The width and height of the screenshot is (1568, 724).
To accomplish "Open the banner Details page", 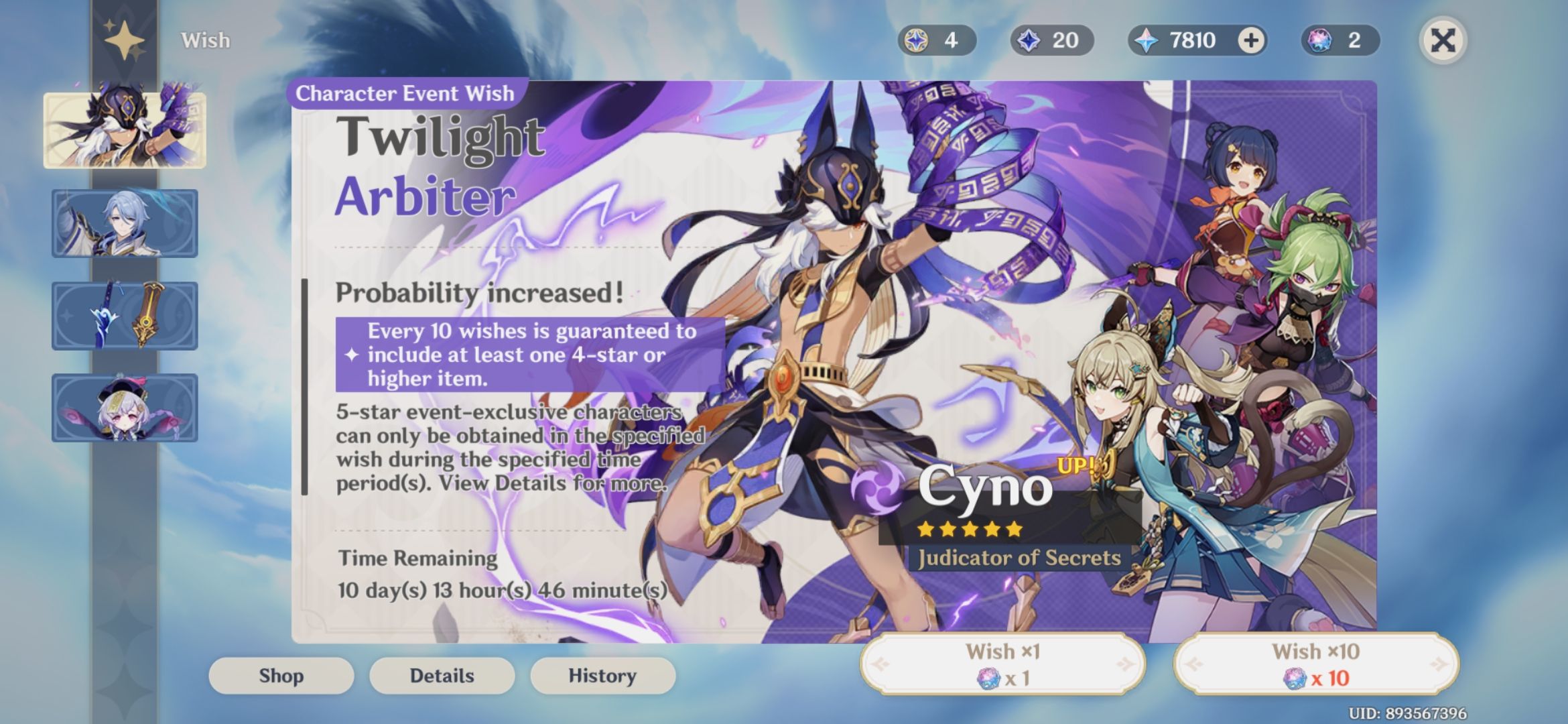I will pyautogui.click(x=442, y=676).
